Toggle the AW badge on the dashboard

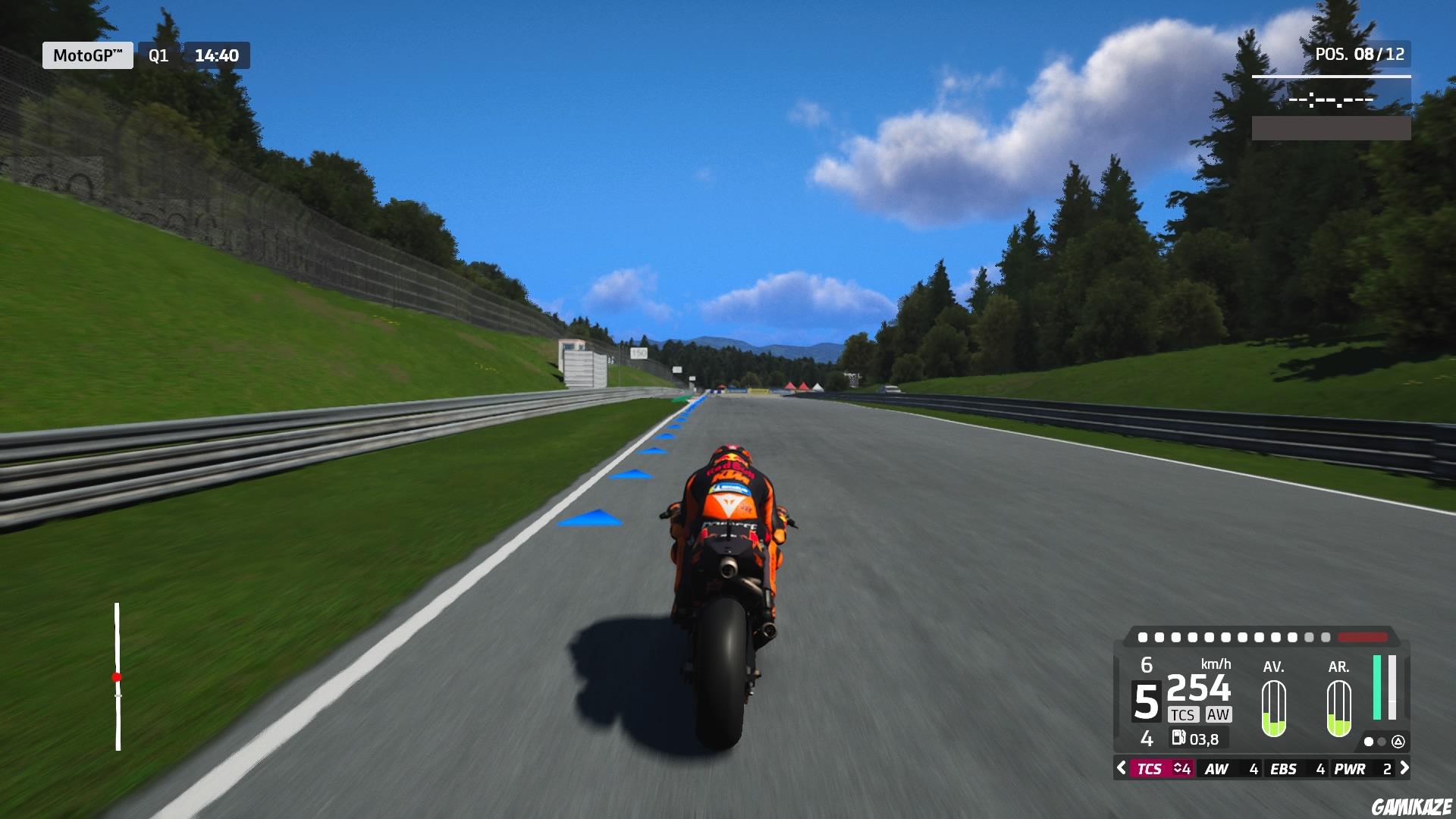(1219, 714)
